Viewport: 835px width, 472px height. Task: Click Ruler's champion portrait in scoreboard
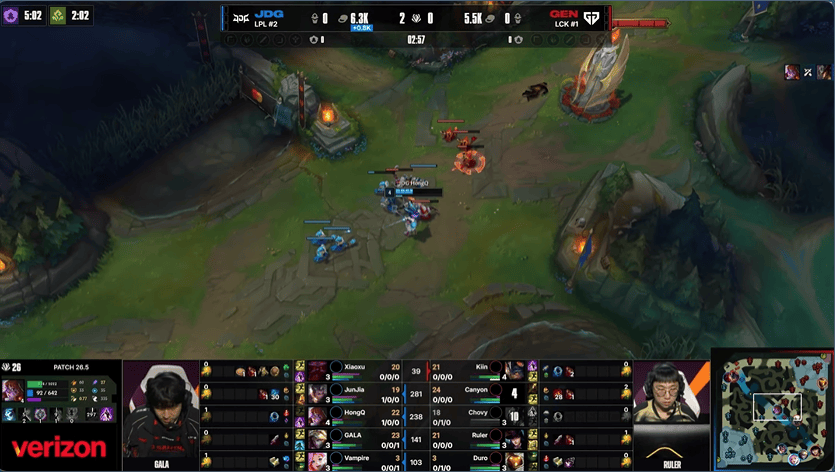pyautogui.click(x=514, y=437)
